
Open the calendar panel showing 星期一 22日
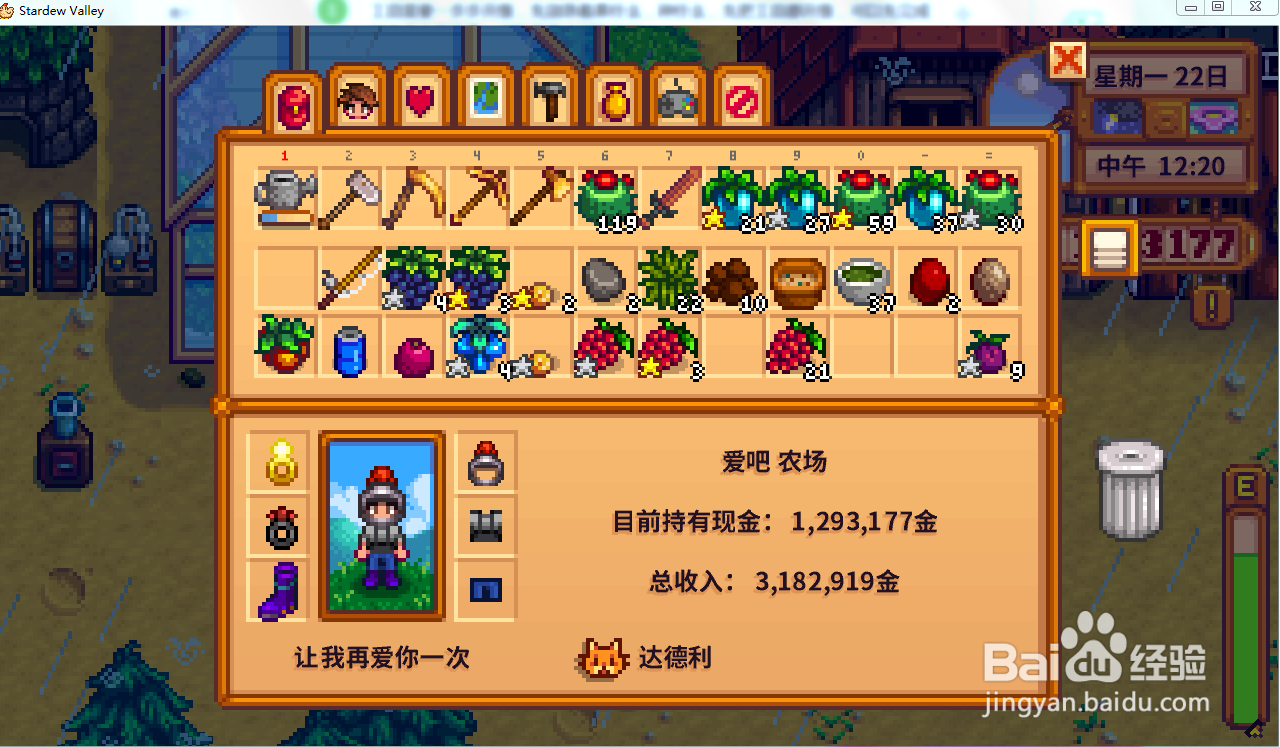[x=1165, y=75]
